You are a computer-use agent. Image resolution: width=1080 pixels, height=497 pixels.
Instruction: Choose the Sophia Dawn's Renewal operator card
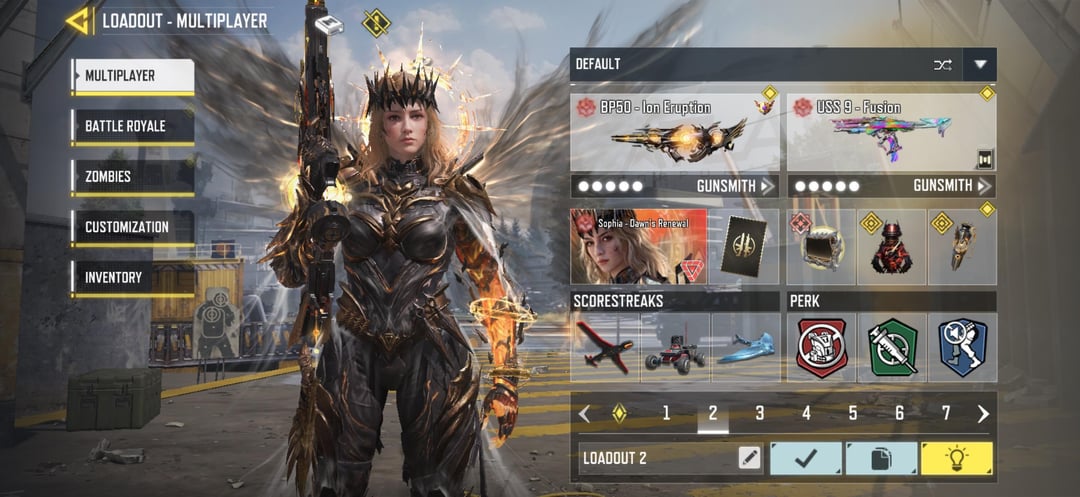coord(638,247)
